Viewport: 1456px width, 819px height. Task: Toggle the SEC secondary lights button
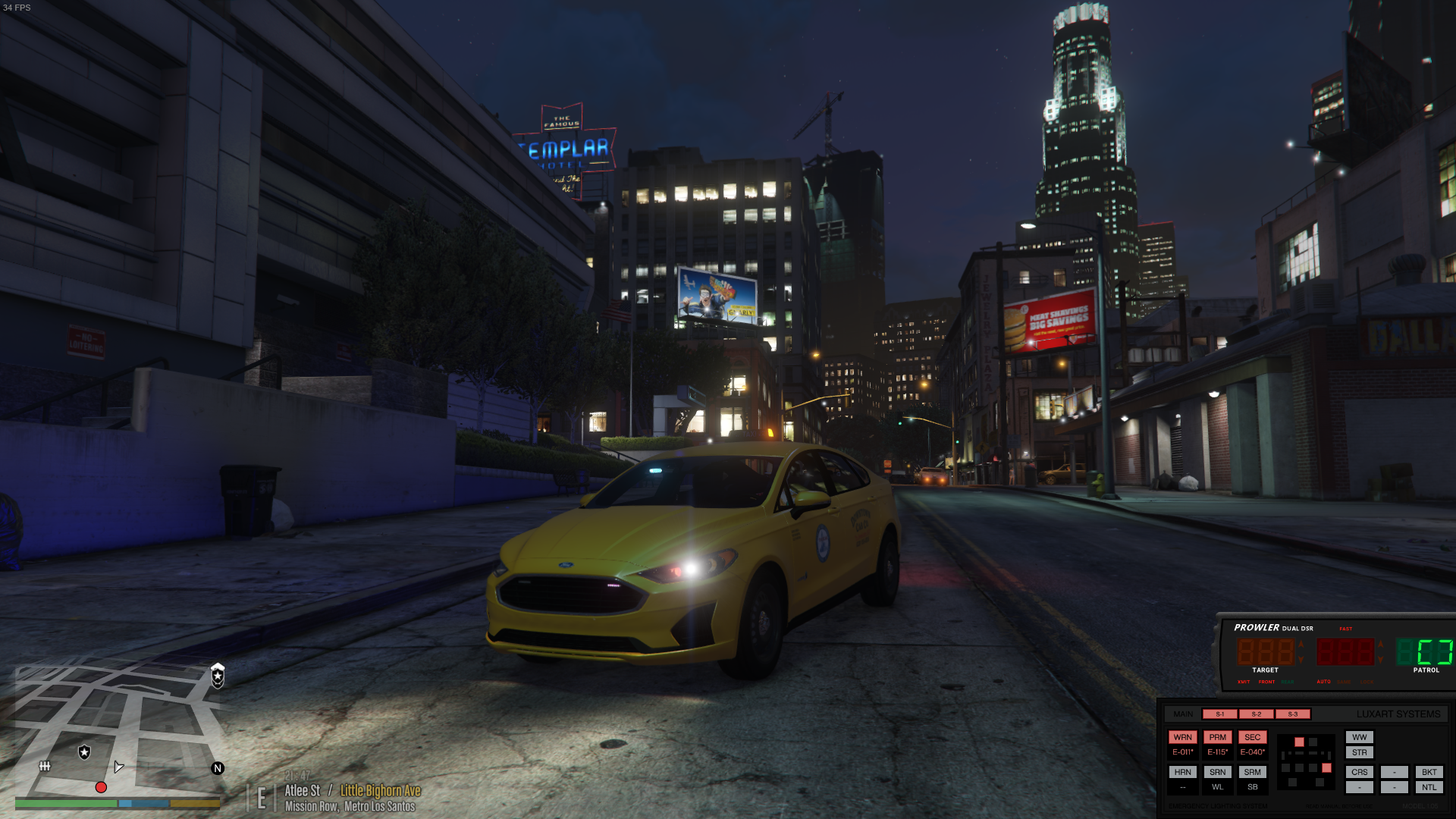click(1252, 737)
